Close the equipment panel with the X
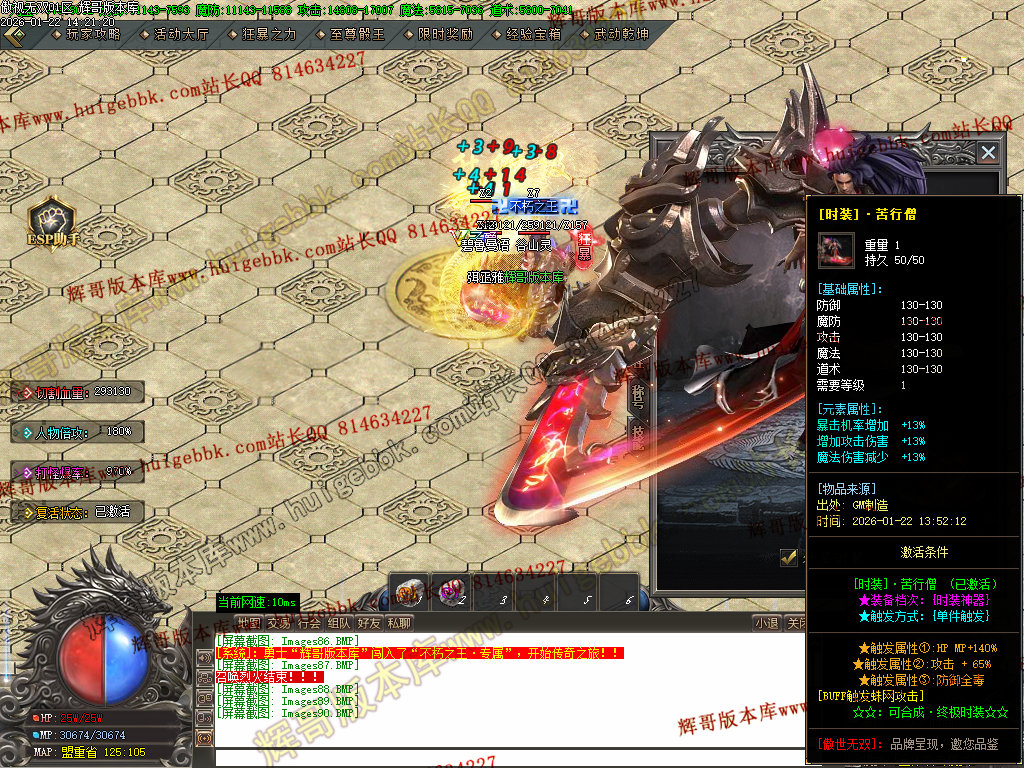Image resolution: width=1024 pixels, height=768 pixels. (988, 152)
